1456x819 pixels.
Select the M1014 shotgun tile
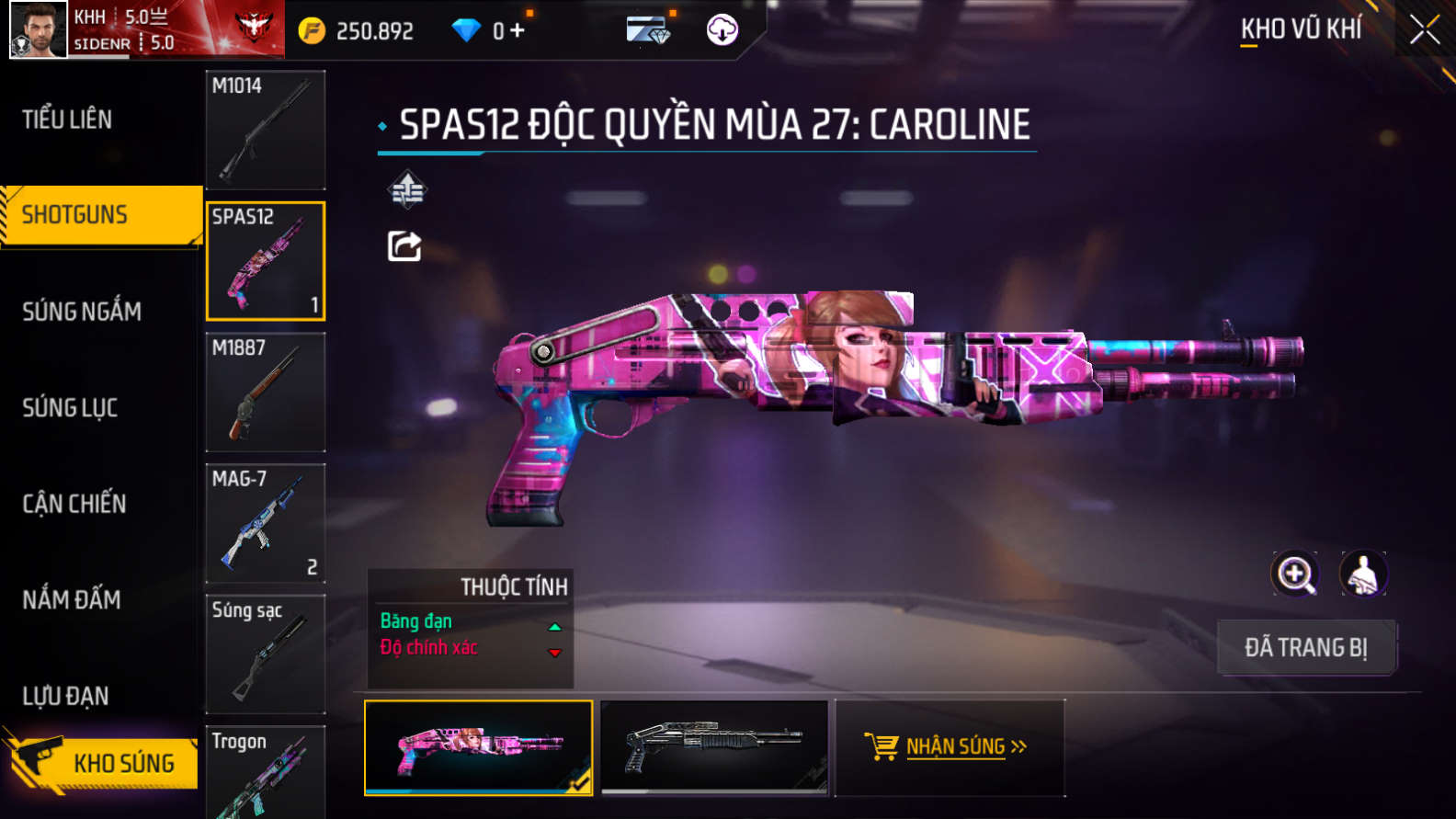pos(265,130)
